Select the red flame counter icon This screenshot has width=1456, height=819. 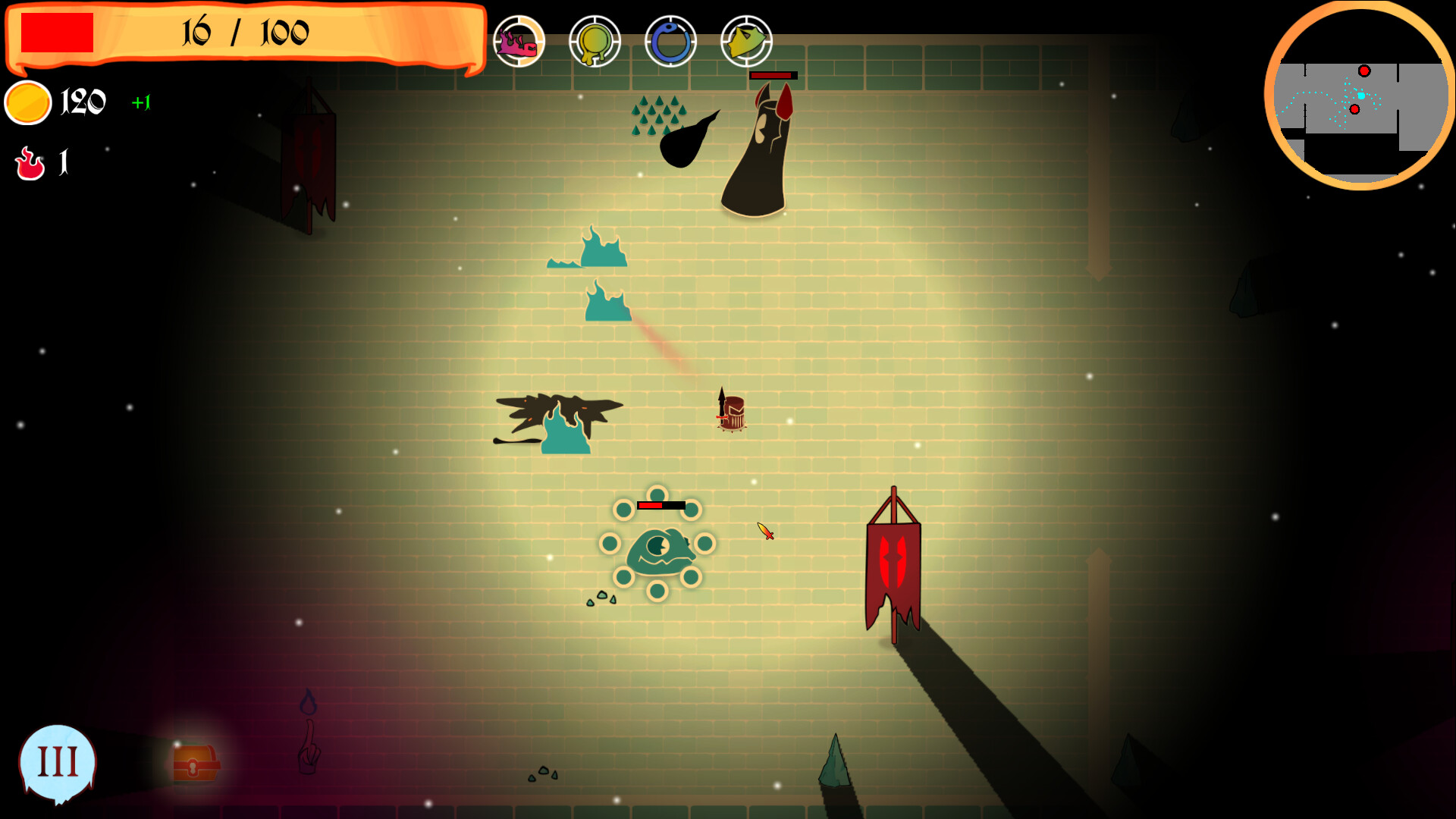pos(29,162)
